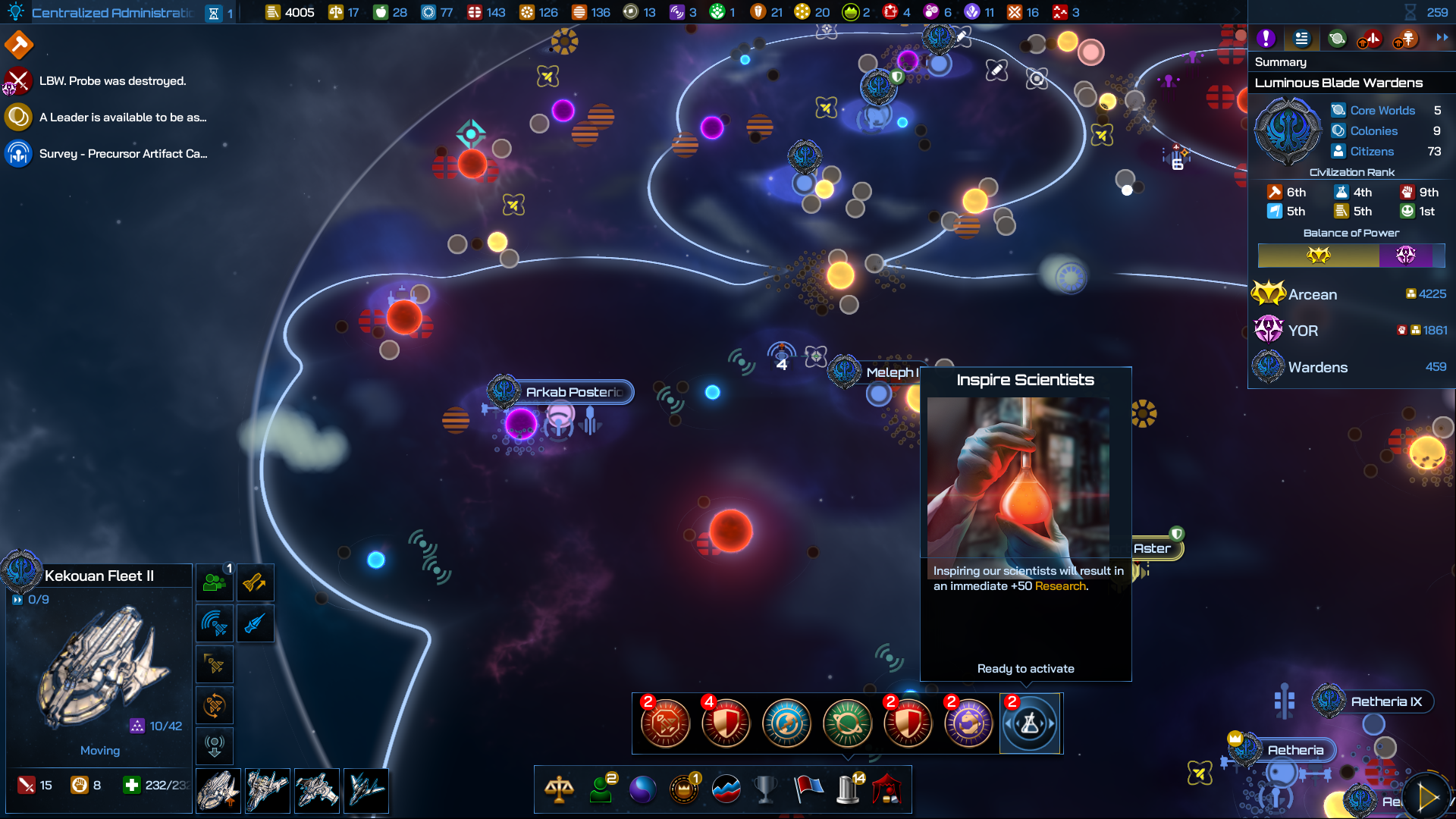The width and height of the screenshot is (1456, 819).
Task: Open the marble pillar policies screen
Action: [849, 789]
